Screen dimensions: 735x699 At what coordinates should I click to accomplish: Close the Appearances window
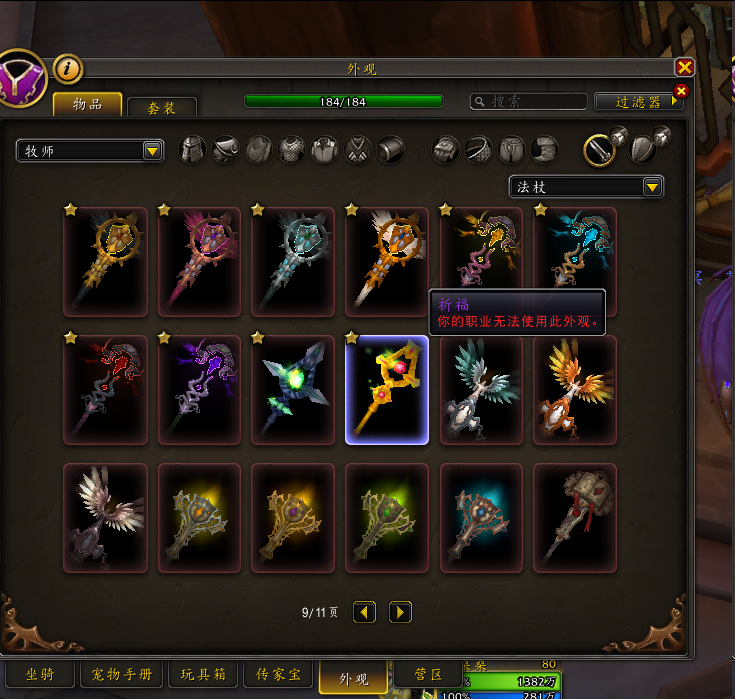point(684,67)
